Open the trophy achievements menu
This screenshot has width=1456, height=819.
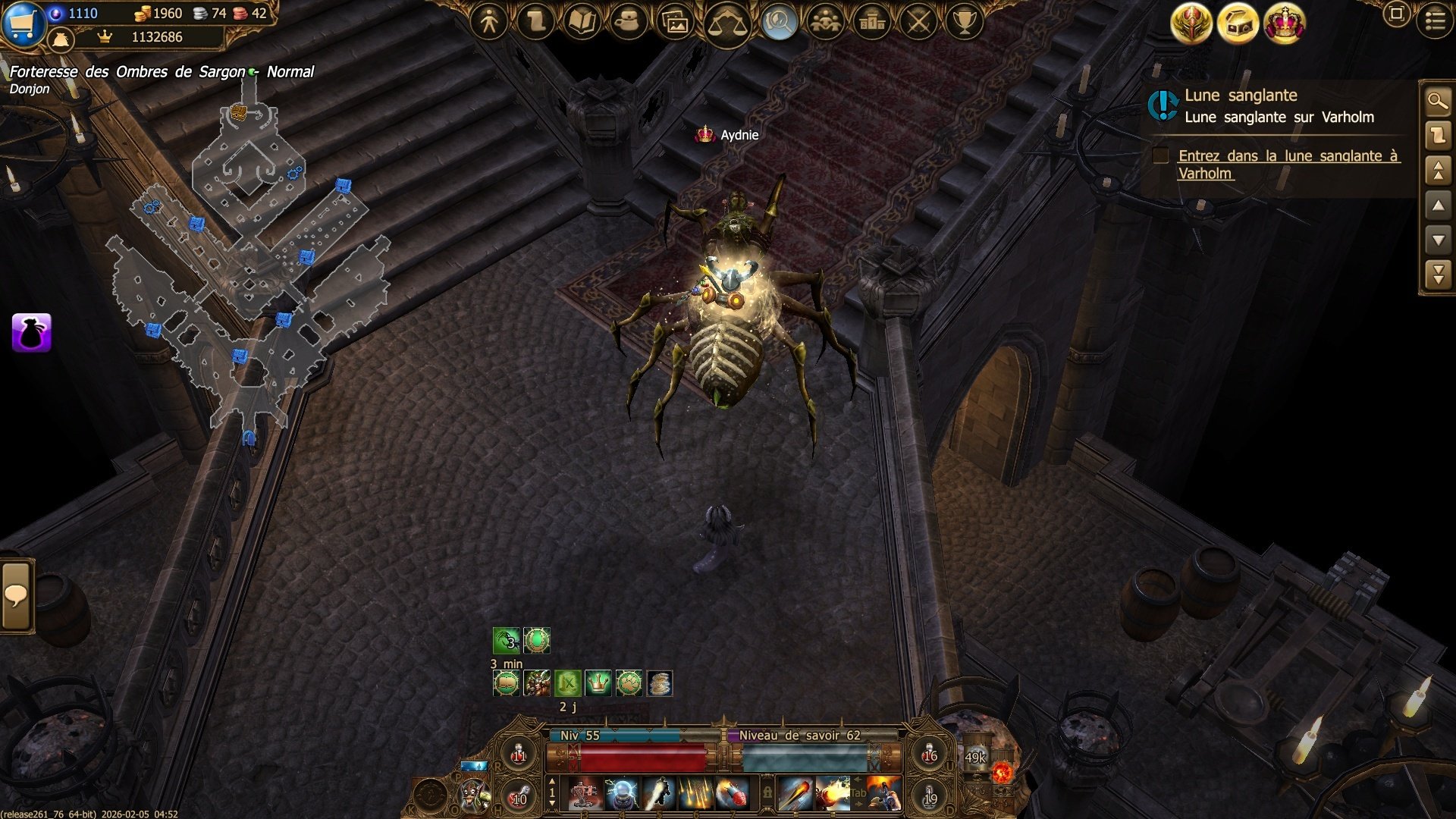coord(965,22)
